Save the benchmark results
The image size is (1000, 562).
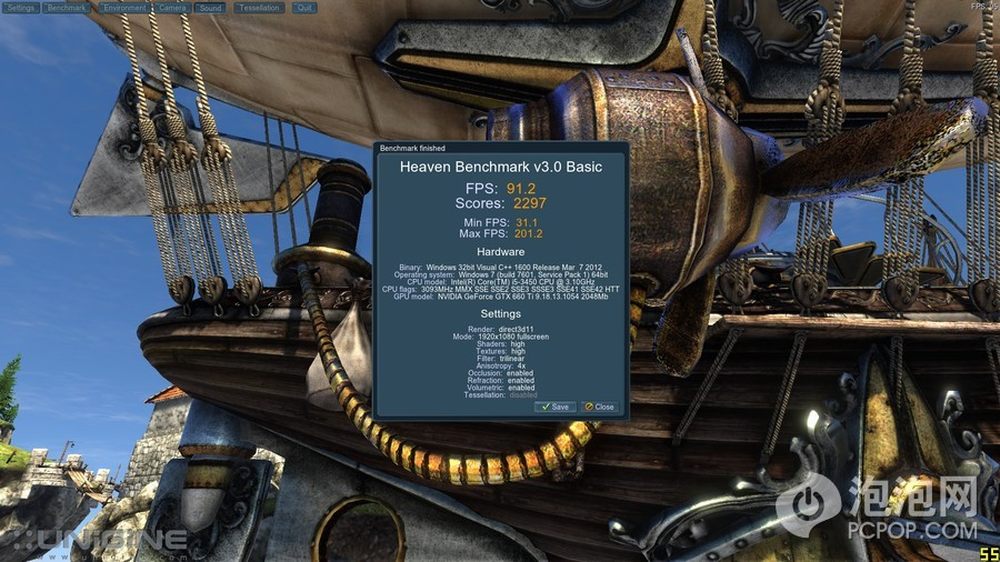[x=556, y=407]
